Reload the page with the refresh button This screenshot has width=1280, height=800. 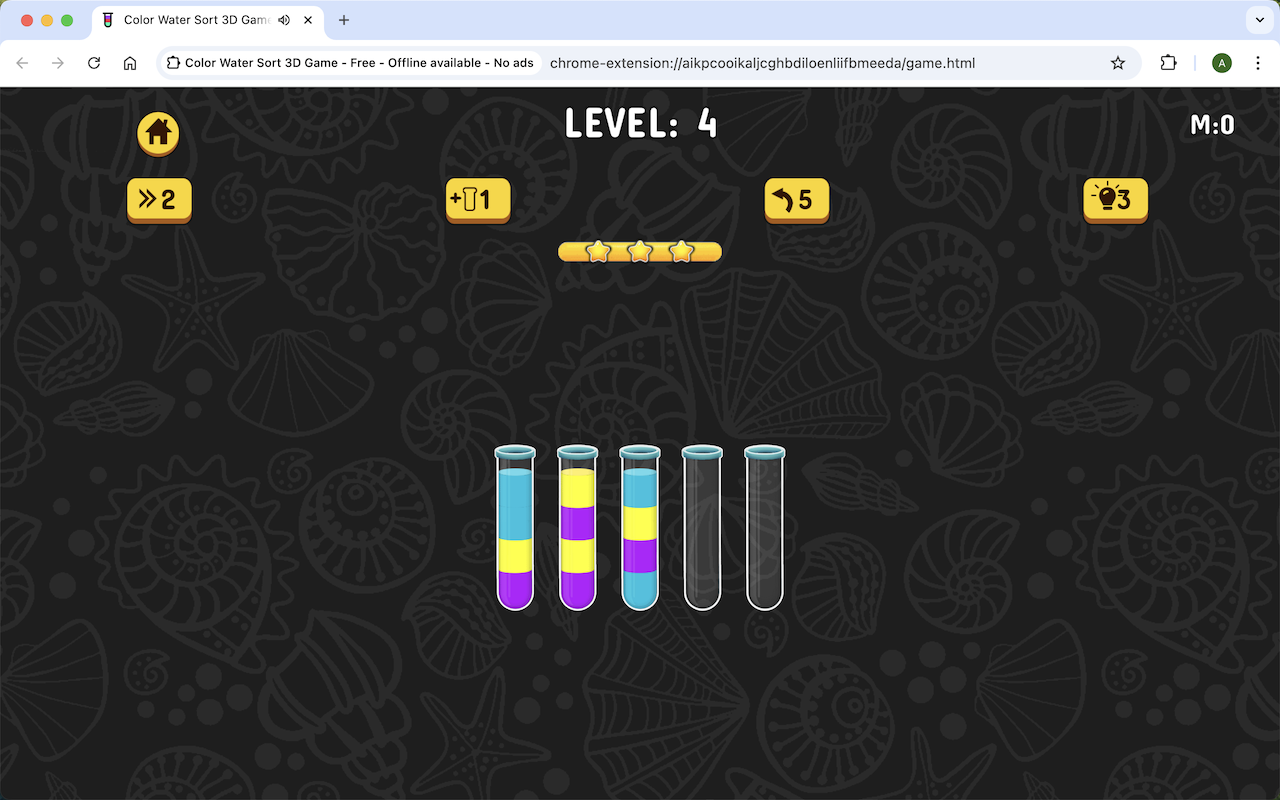click(94, 62)
